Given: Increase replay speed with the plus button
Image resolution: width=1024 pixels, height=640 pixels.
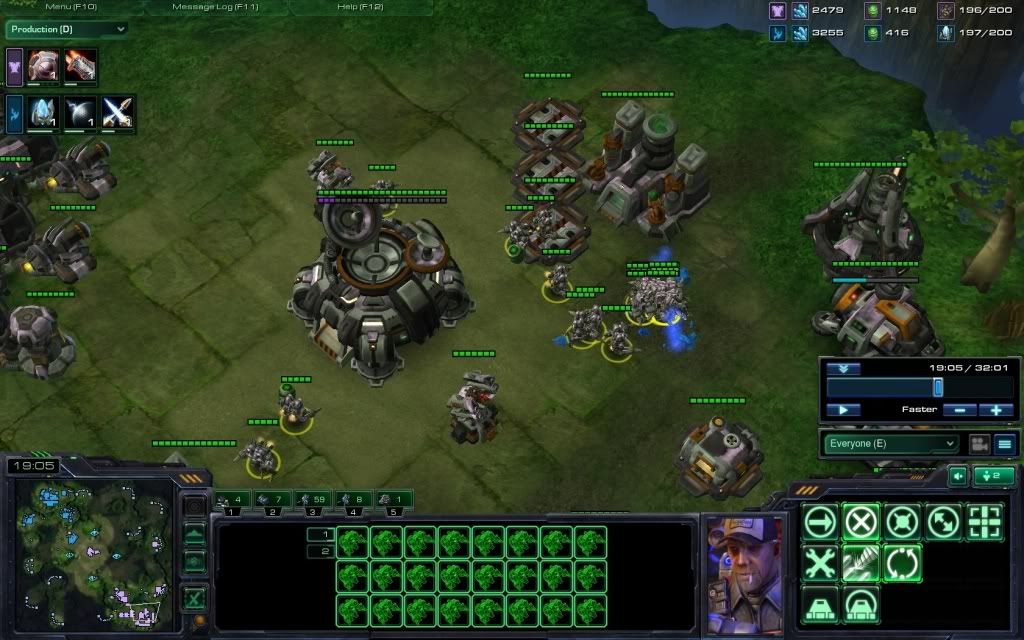Looking at the screenshot, I should click(996, 410).
